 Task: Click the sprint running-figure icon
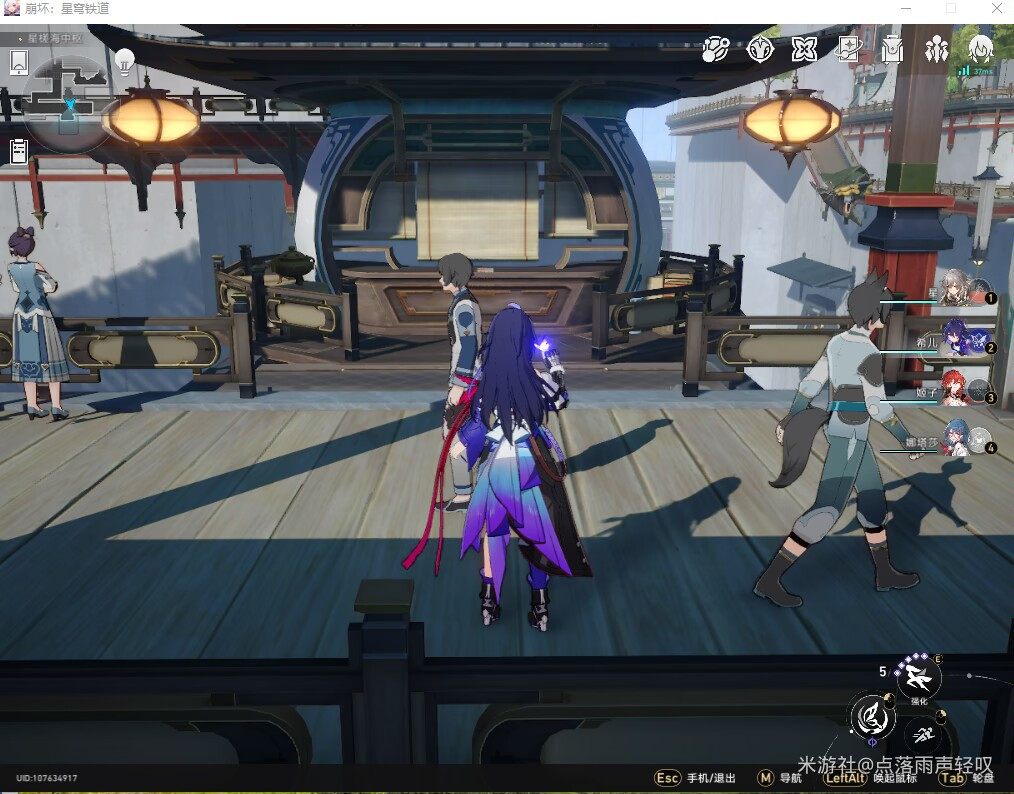pyautogui.click(x=926, y=738)
